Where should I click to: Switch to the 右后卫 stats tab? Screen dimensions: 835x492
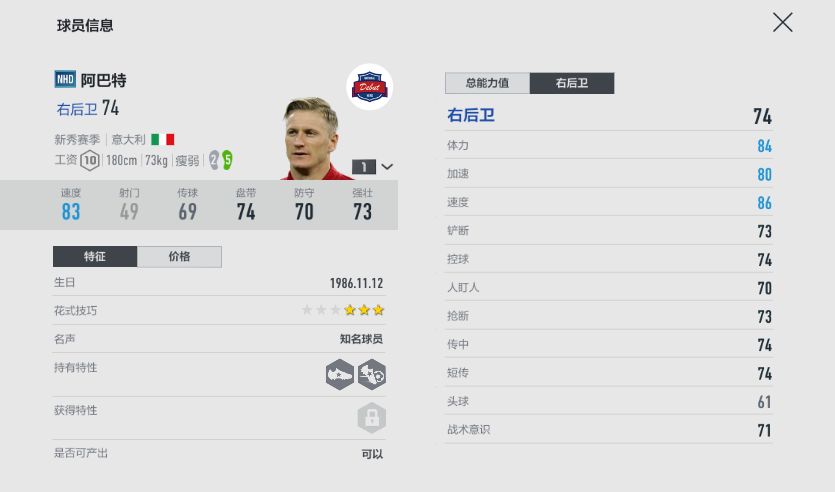click(571, 83)
